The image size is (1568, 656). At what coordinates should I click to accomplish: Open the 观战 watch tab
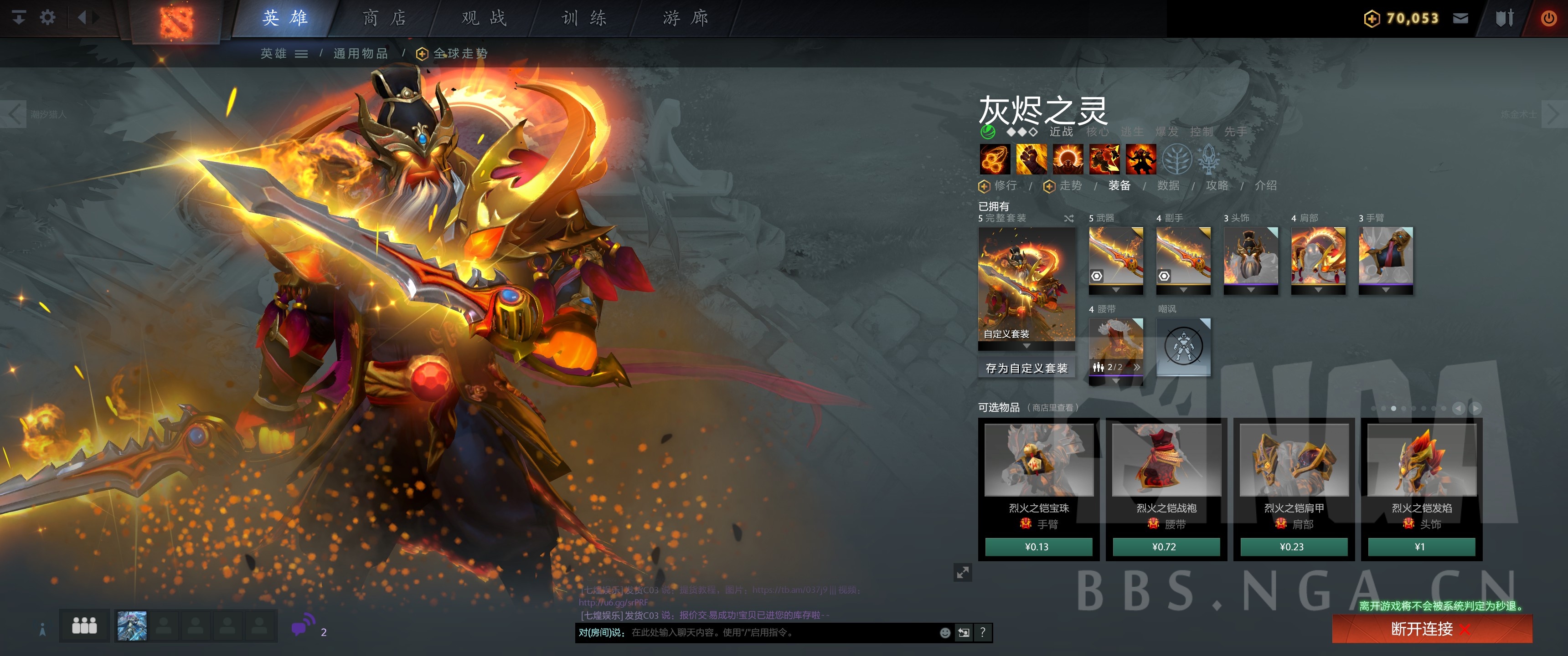[x=484, y=18]
